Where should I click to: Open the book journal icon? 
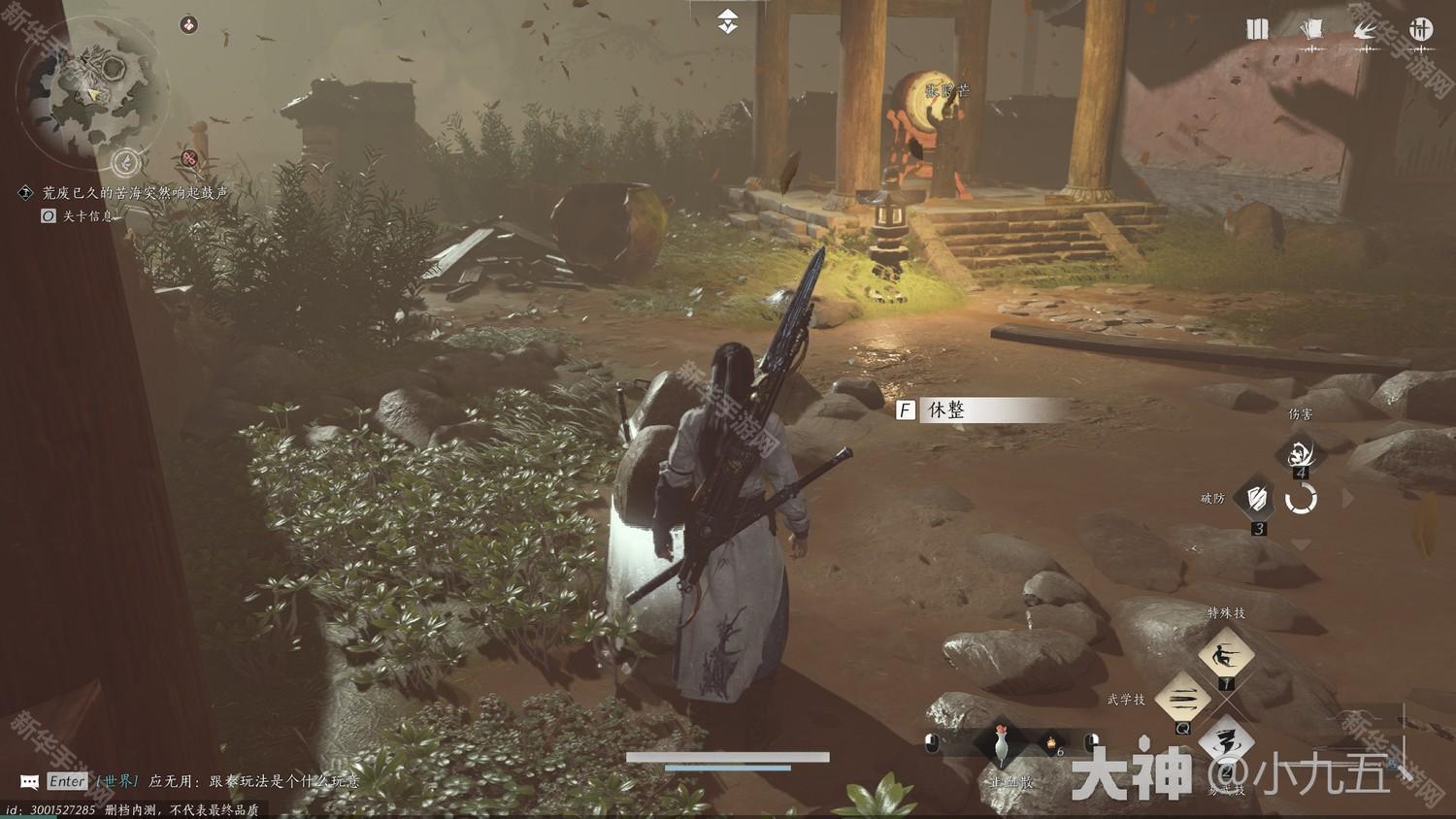point(1257,29)
